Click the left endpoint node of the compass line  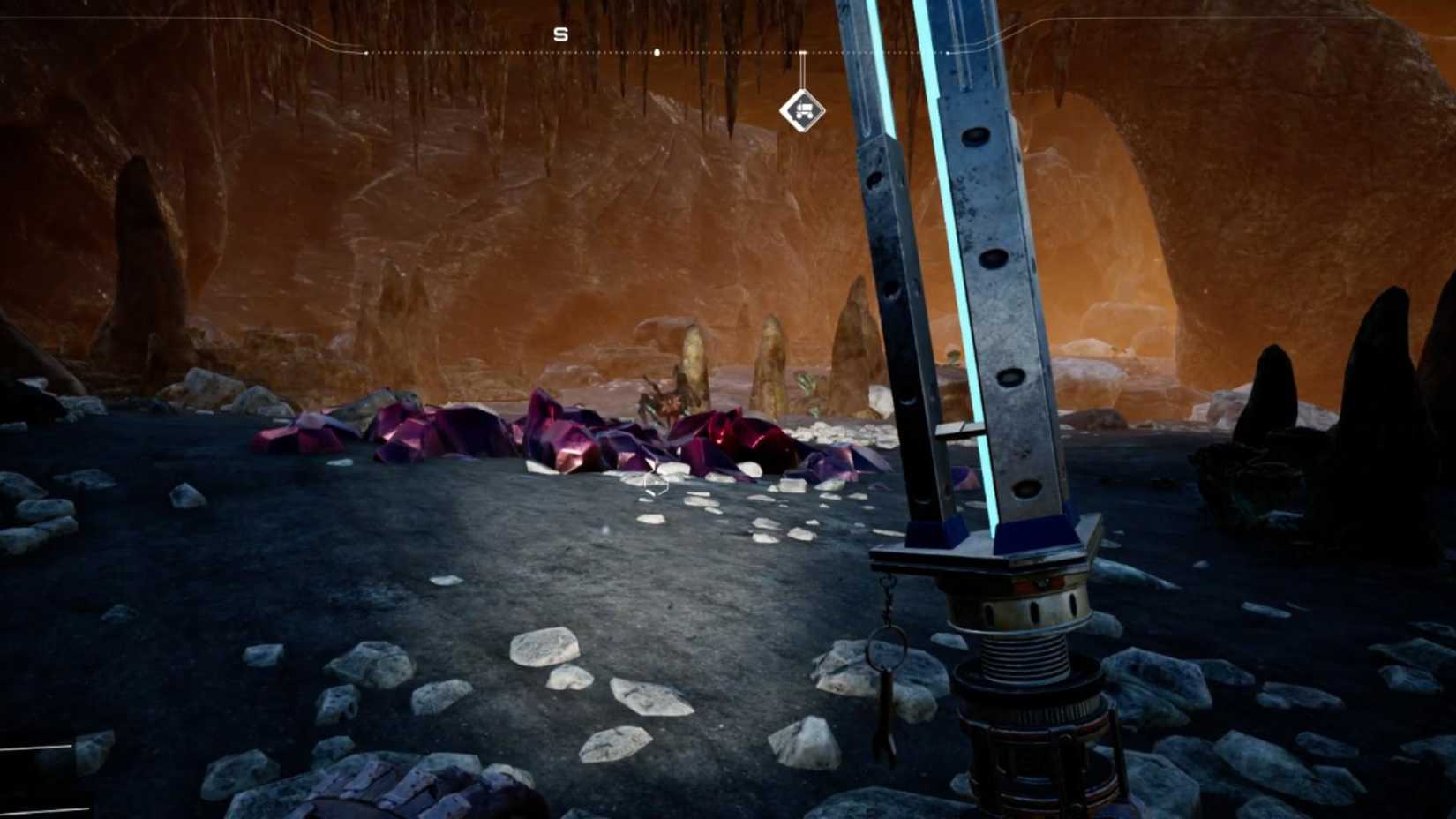(x=366, y=52)
